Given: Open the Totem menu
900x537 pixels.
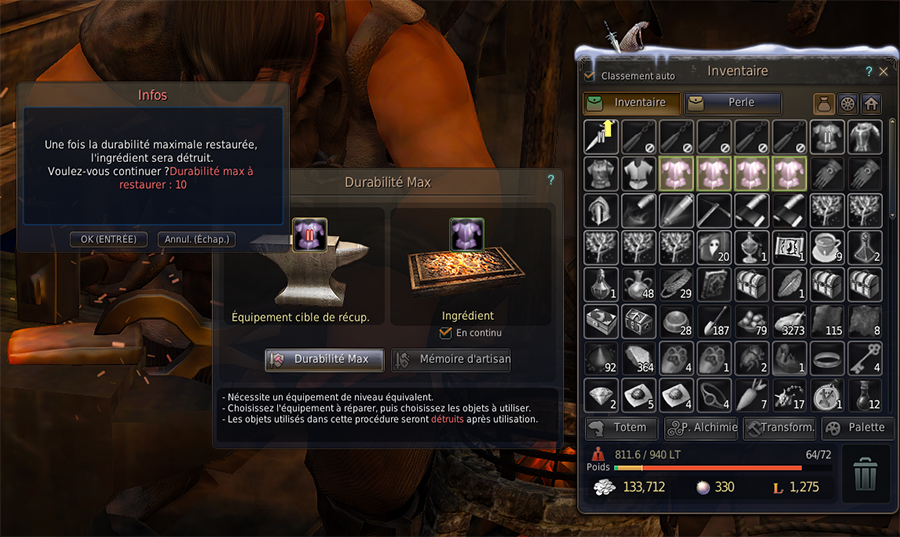Looking at the screenshot, I should tap(621, 428).
